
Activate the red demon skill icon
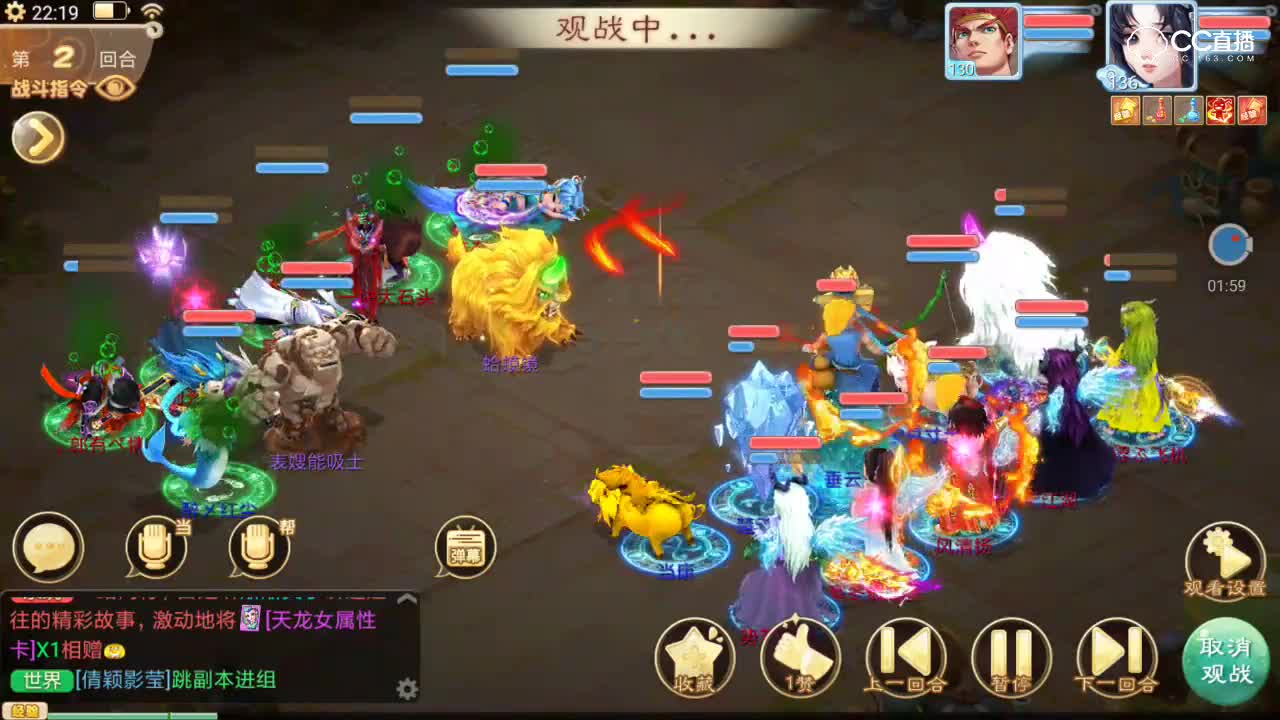(1218, 110)
